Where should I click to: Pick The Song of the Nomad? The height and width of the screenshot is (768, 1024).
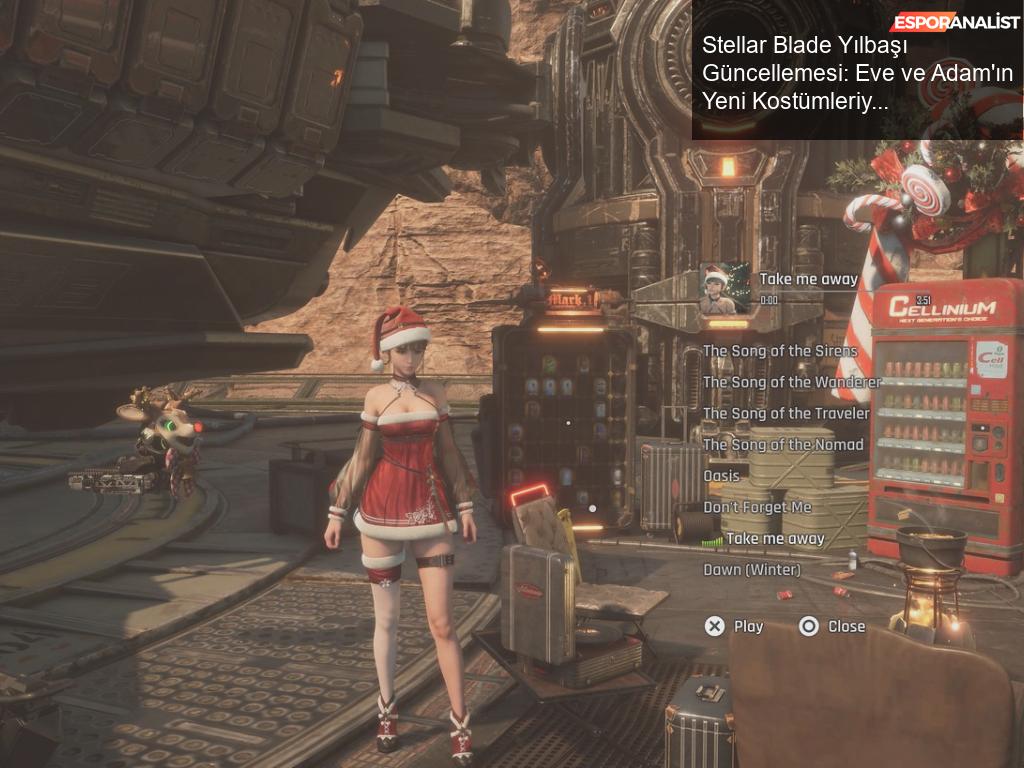[x=783, y=444]
